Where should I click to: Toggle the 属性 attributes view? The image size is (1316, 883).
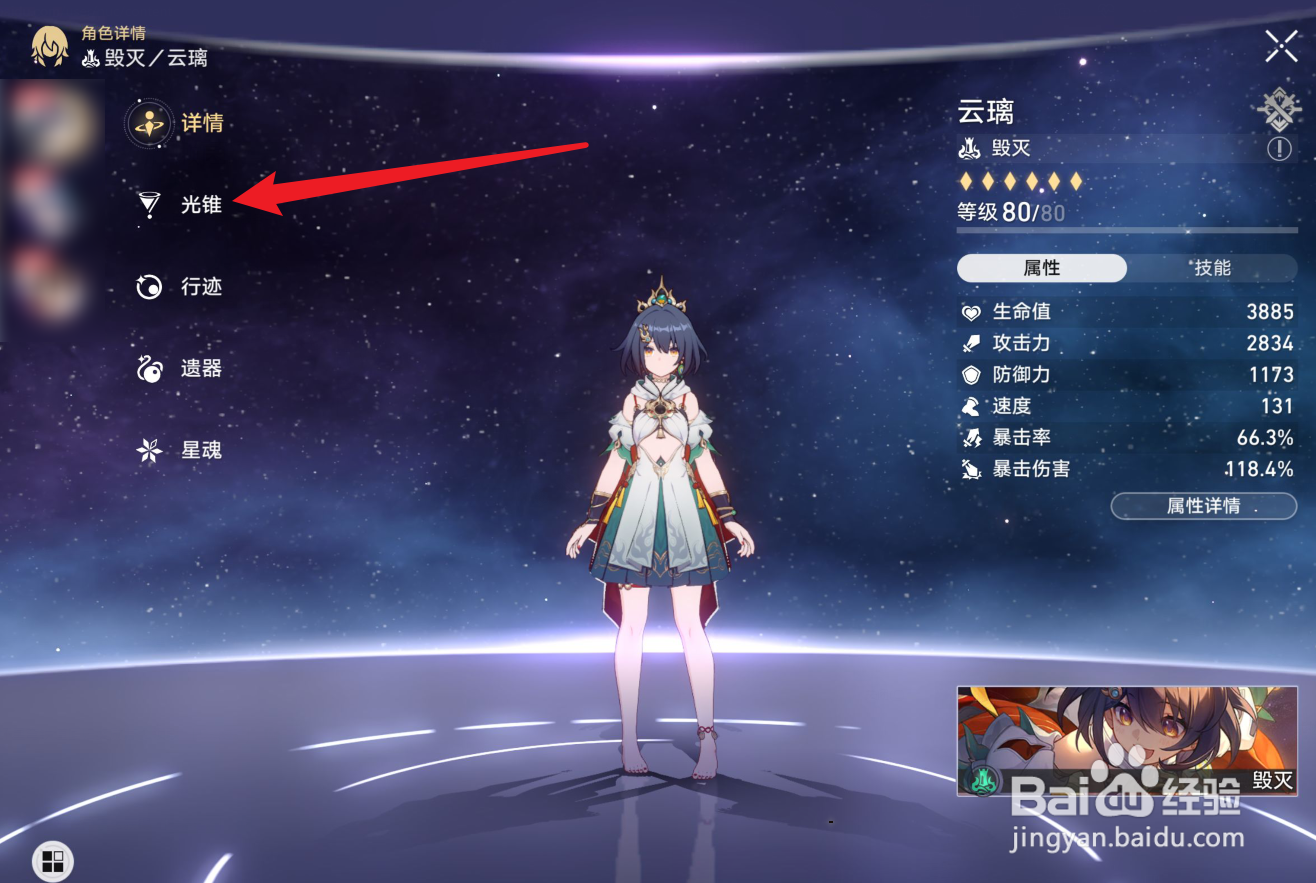(1041, 268)
